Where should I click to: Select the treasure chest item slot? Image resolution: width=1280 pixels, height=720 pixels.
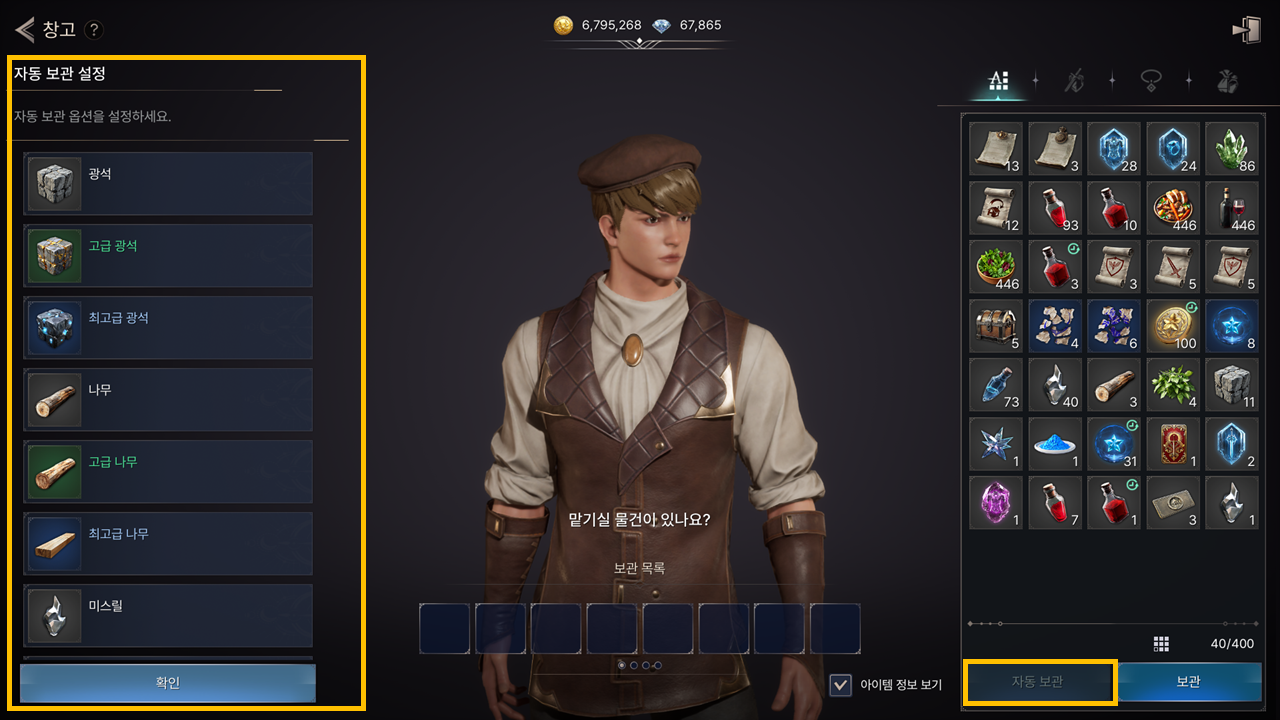click(996, 326)
